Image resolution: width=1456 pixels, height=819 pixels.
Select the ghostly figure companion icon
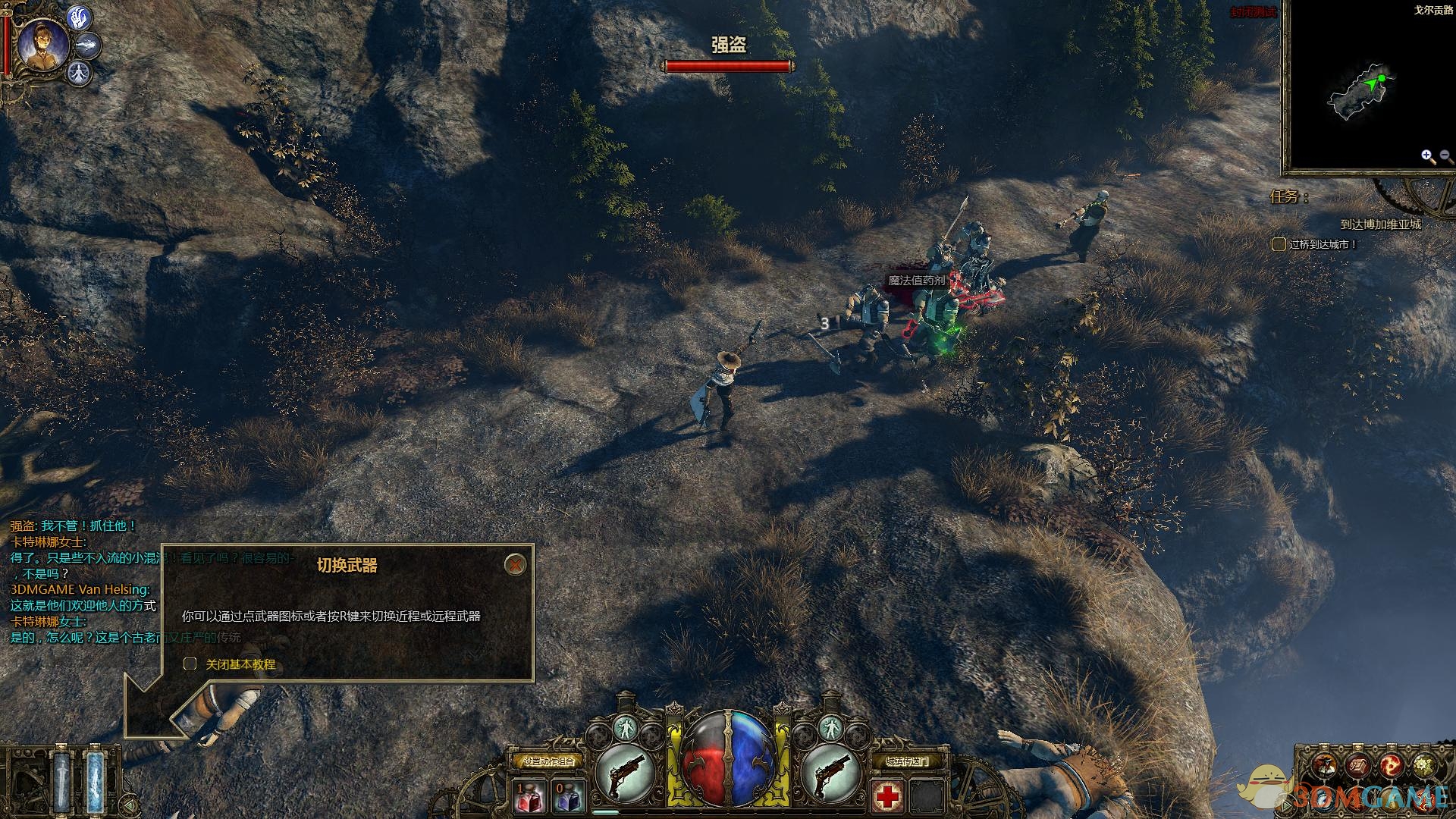pos(79,74)
